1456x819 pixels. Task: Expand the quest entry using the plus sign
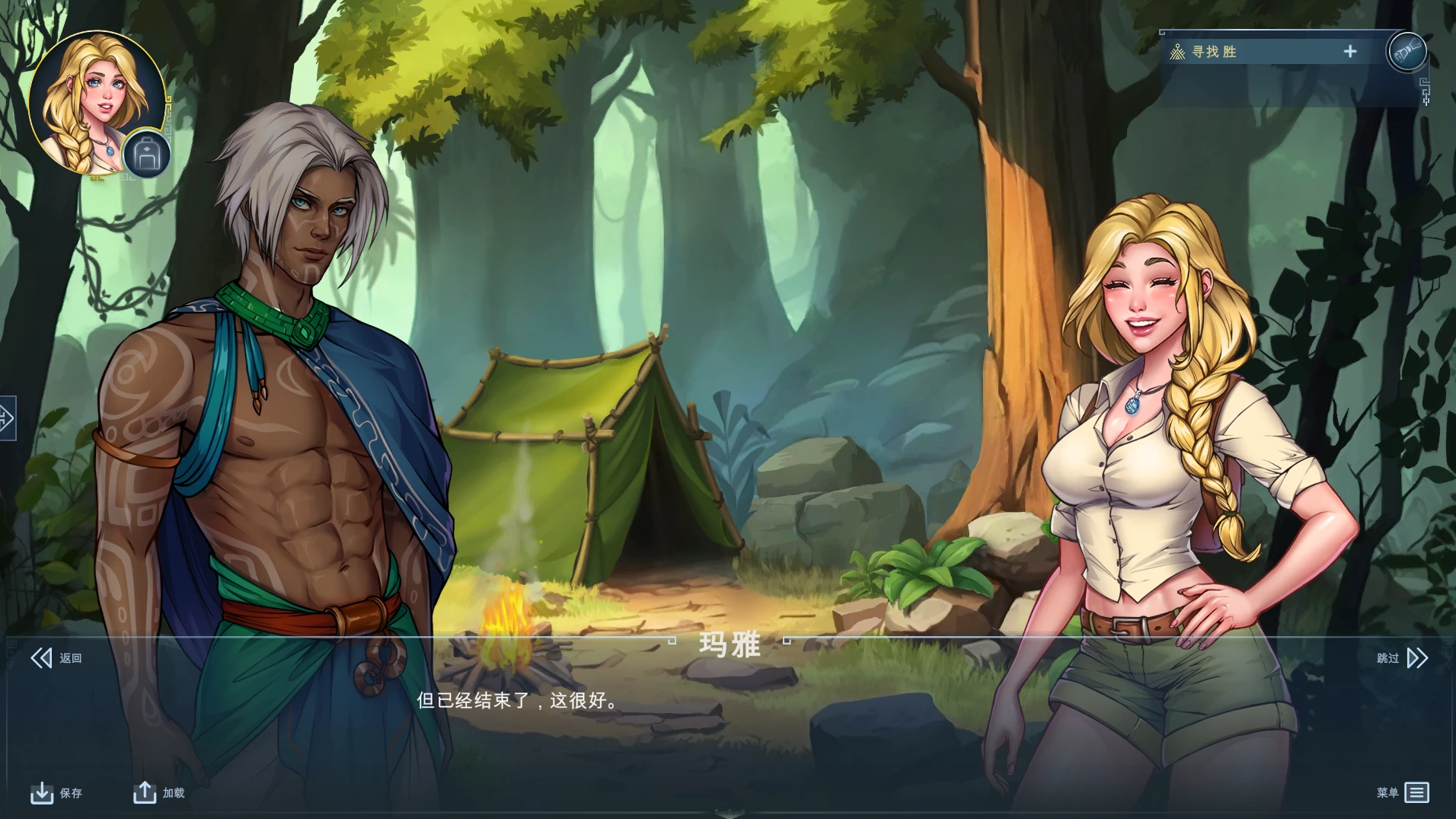1350,51
